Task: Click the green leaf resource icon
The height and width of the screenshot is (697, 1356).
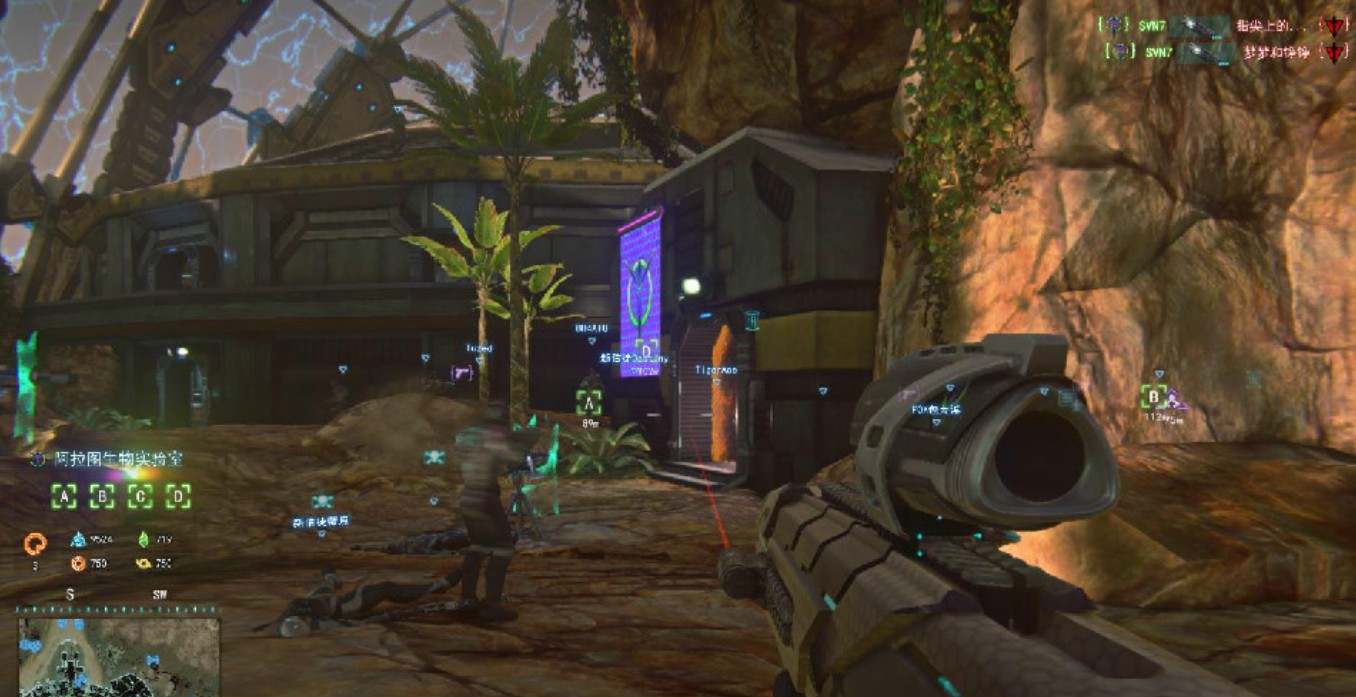Action: (143, 539)
